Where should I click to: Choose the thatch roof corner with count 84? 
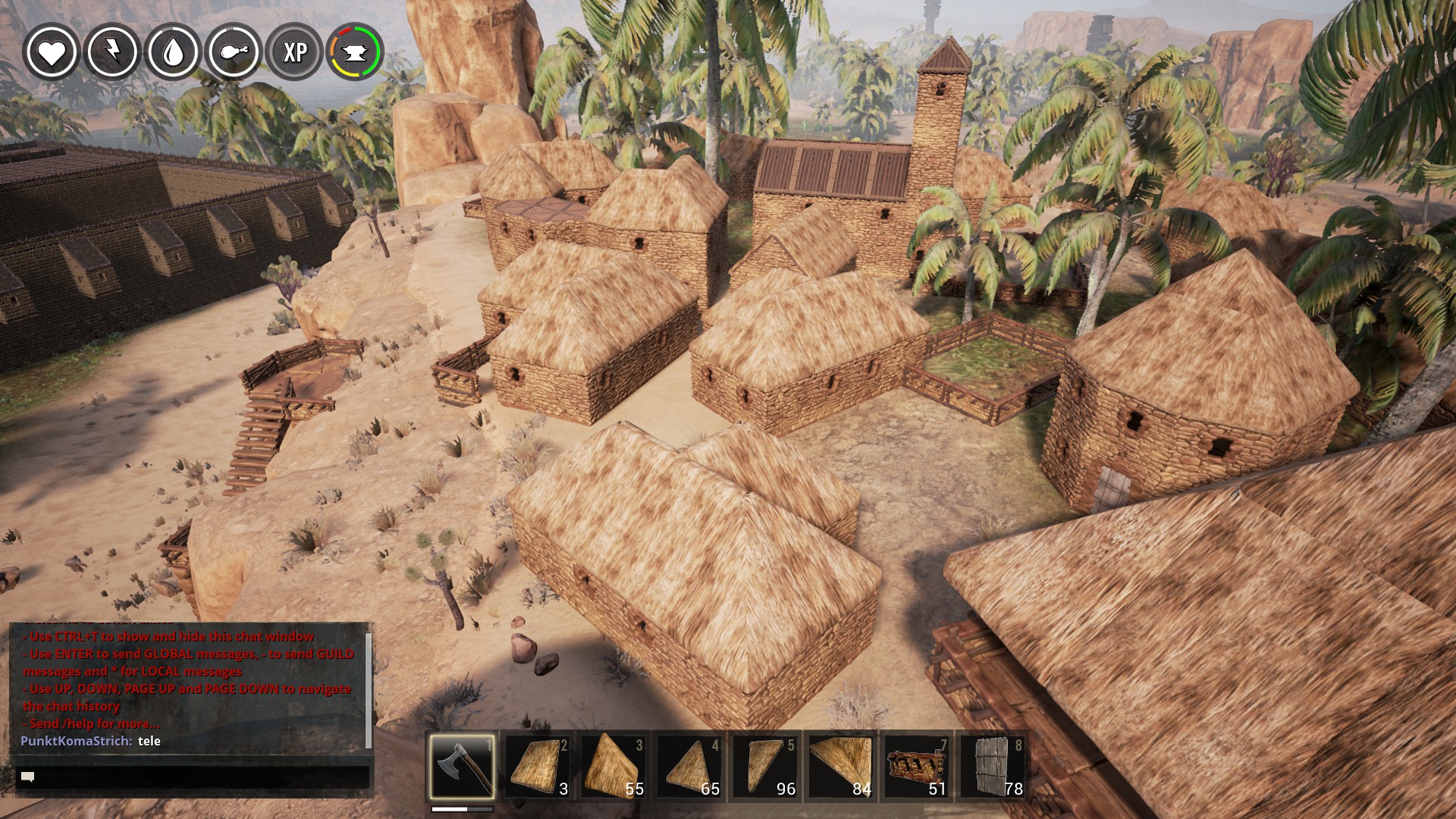[x=841, y=766]
